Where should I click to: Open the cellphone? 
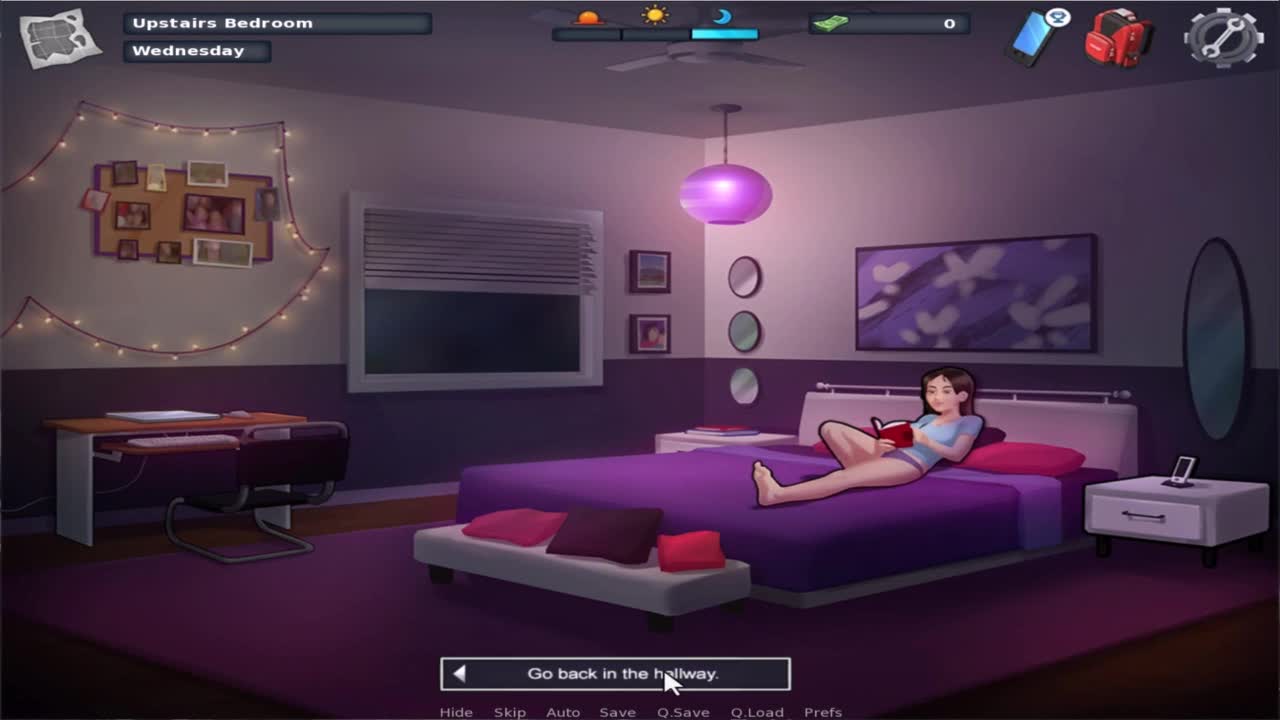(1033, 38)
